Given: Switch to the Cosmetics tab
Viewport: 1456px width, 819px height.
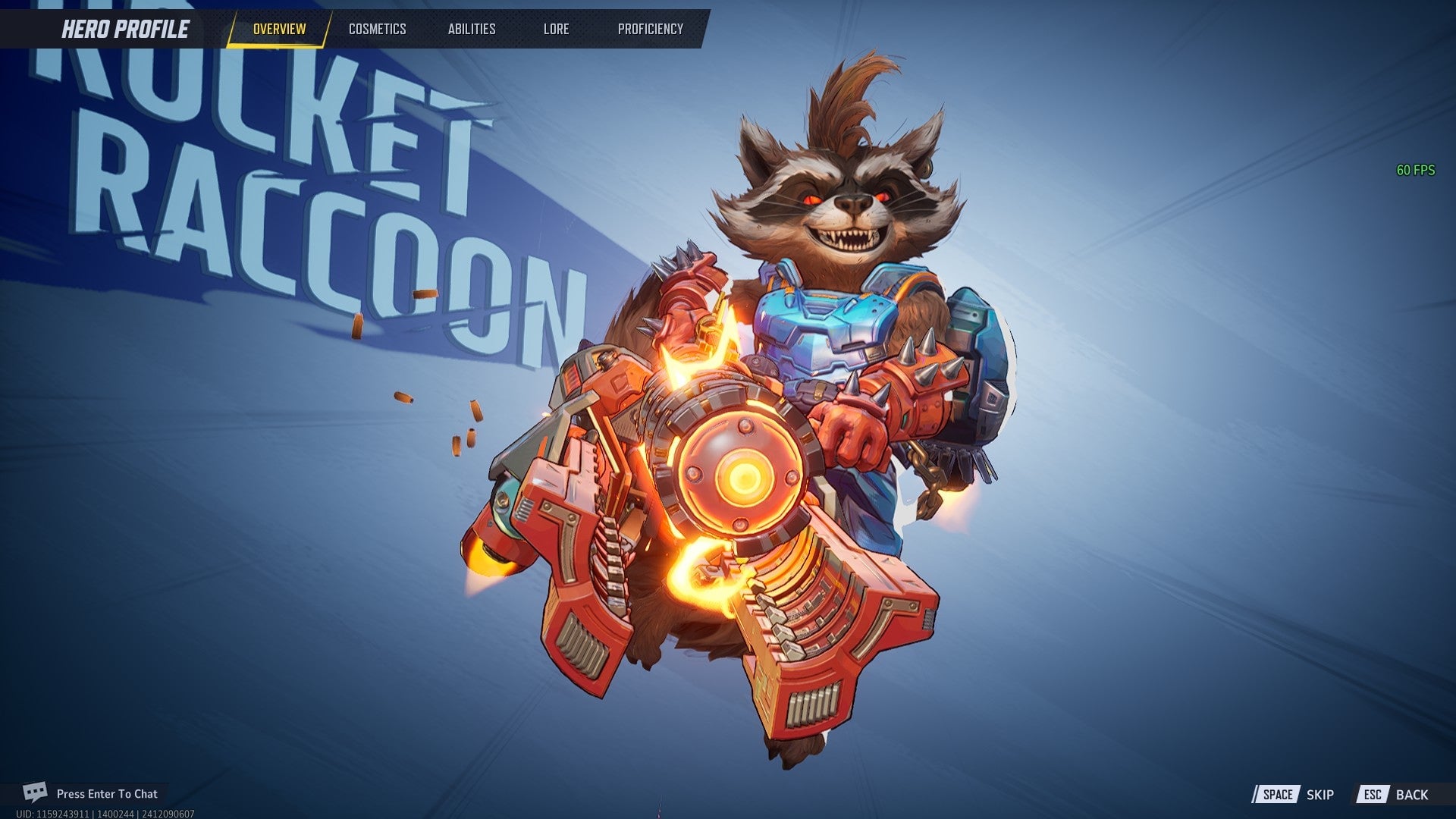Looking at the screenshot, I should 377,30.
